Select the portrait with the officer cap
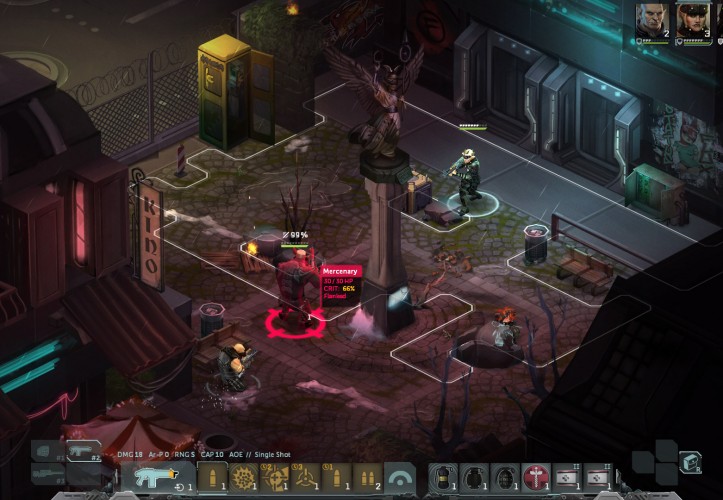Viewport: 723px width, 500px height. [x=692, y=19]
